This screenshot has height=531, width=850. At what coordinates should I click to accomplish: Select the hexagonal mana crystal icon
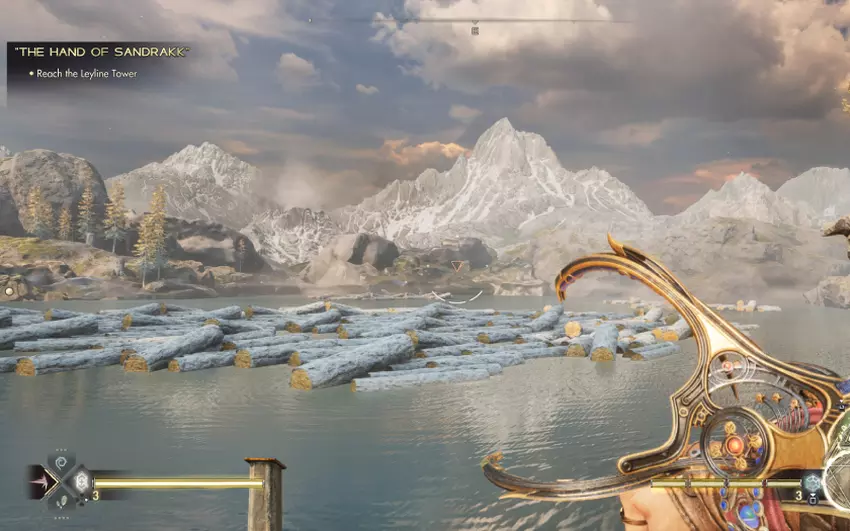coord(814,482)
